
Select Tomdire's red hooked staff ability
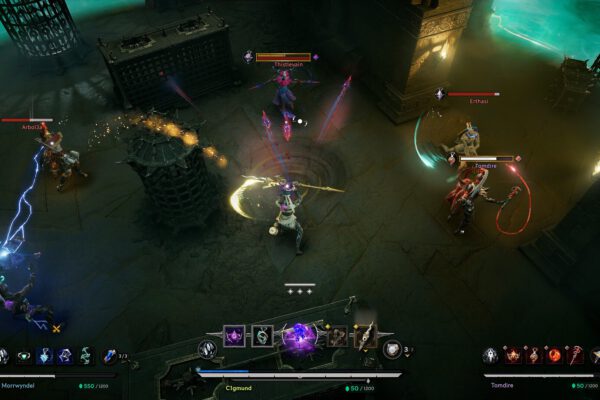[576, 356]
